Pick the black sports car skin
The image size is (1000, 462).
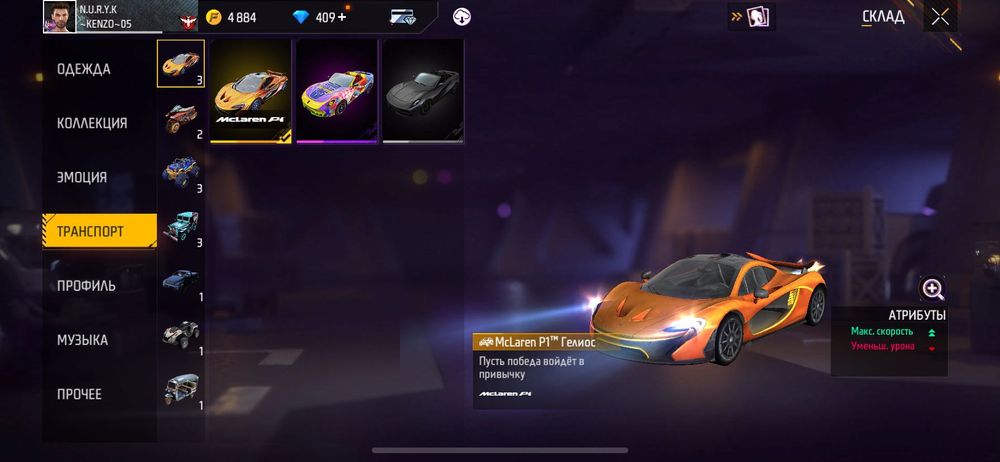coord(423,92)
